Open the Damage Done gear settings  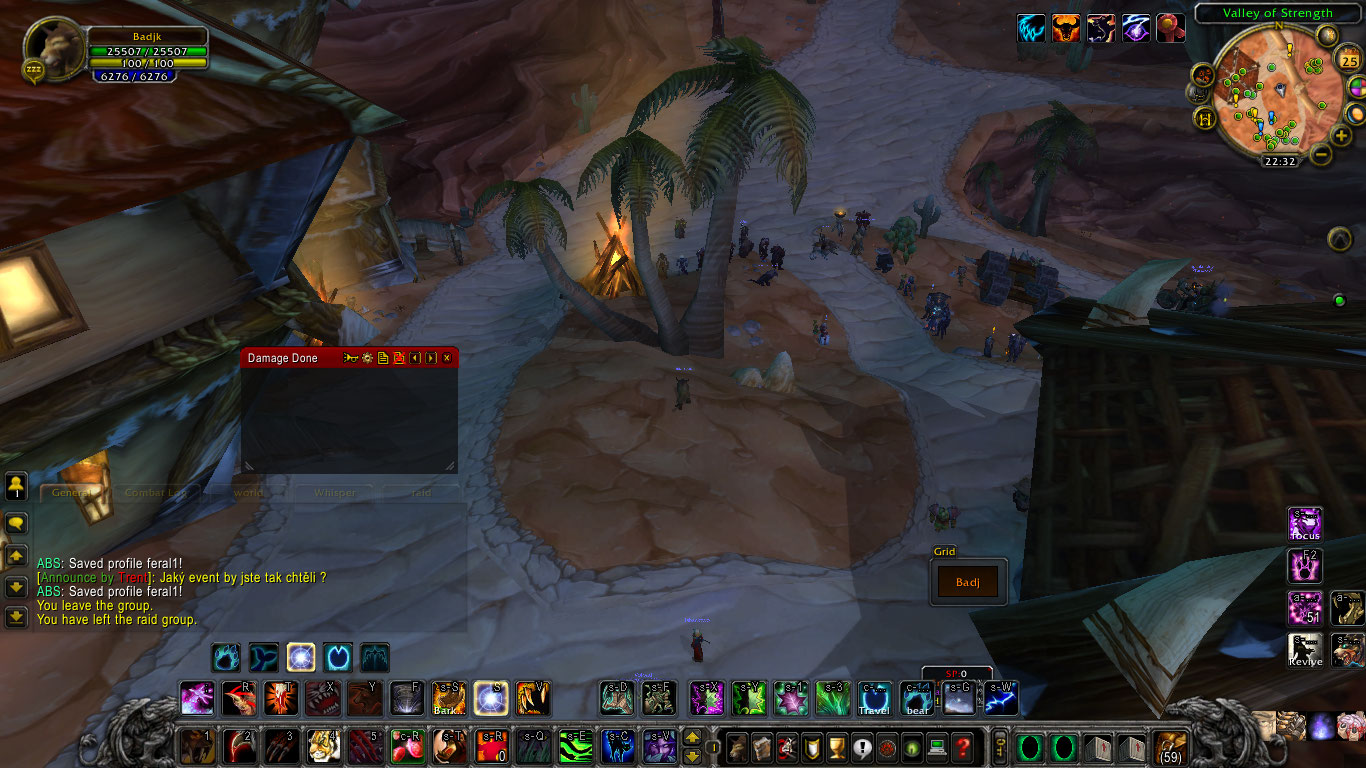tap(367, 358)
